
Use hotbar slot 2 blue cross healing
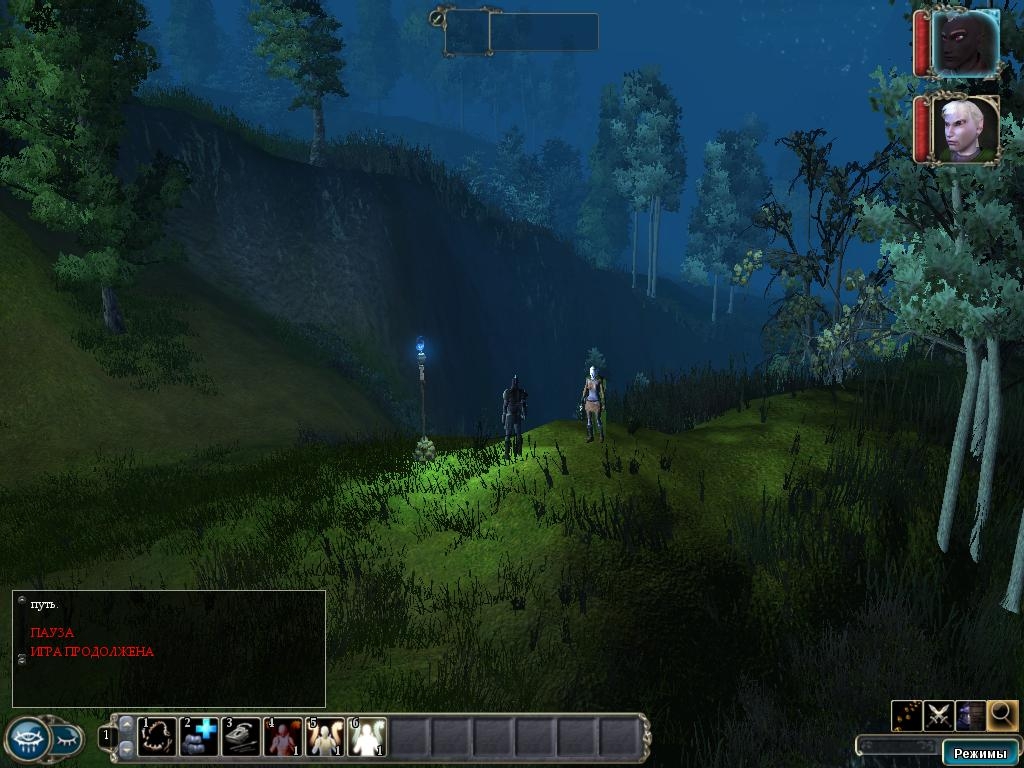[x=199, y=737]
